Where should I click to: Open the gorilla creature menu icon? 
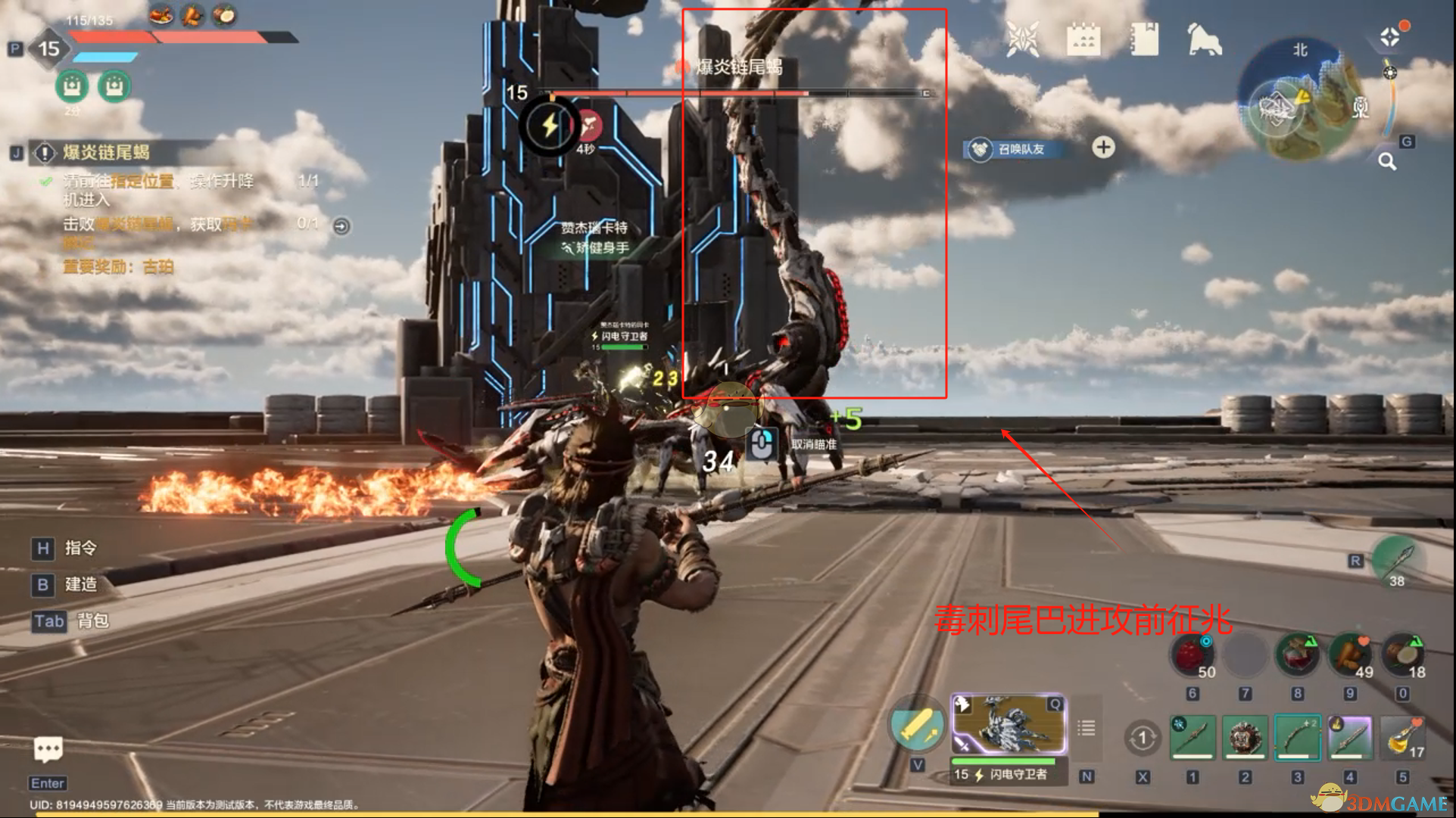click(1204, 39)
